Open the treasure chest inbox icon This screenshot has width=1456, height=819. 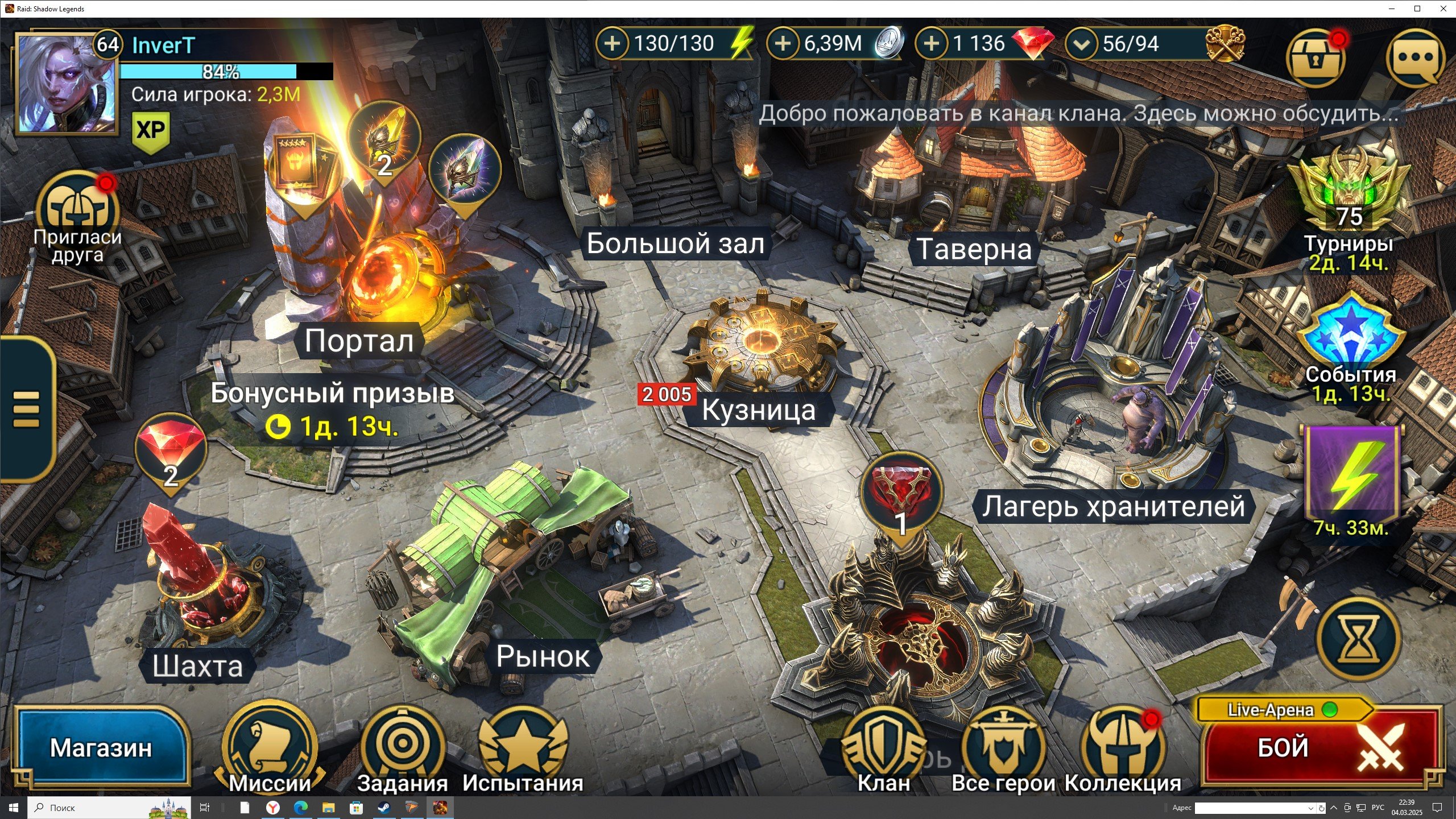click(1315, 58)
